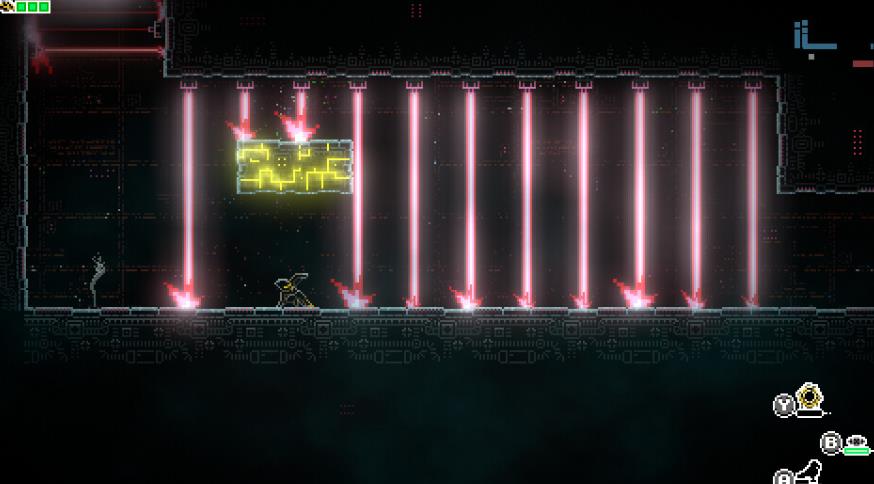This screenshot has height=484, width=874.
Task: Activate the green-barred gadget icon
Action: pyautogui.click(x=856, y=443)
